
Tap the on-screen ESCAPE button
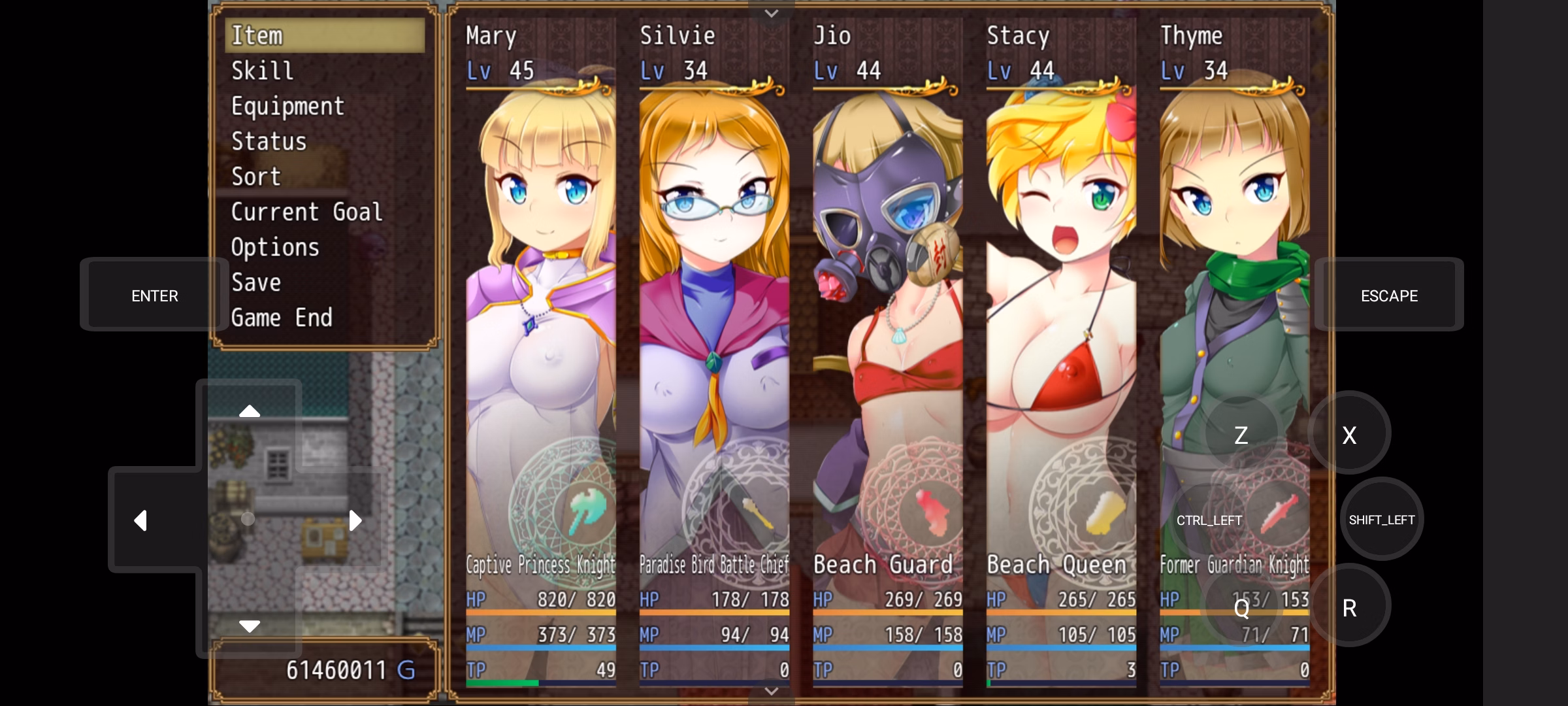pos(1389,295)
